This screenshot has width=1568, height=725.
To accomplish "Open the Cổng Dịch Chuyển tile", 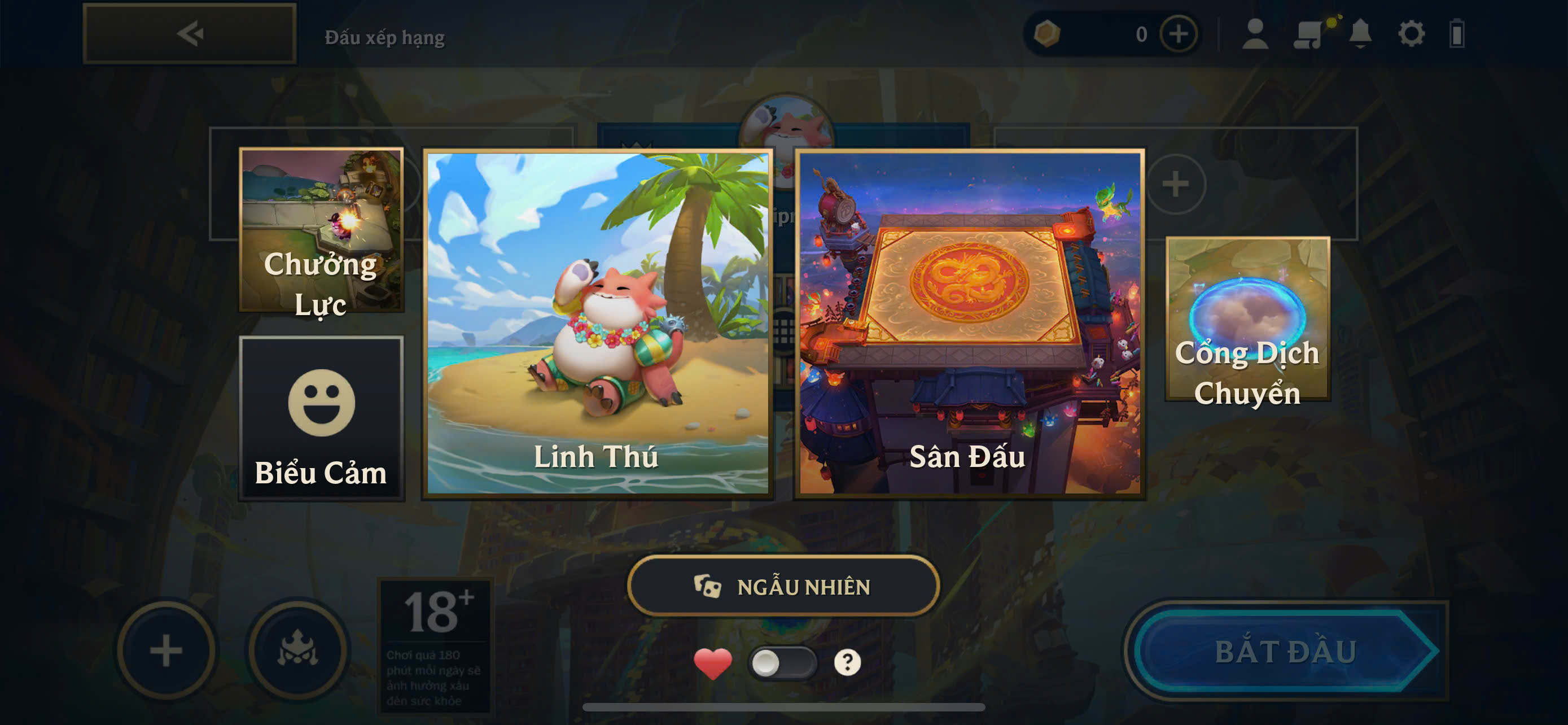I will 1247,319.
